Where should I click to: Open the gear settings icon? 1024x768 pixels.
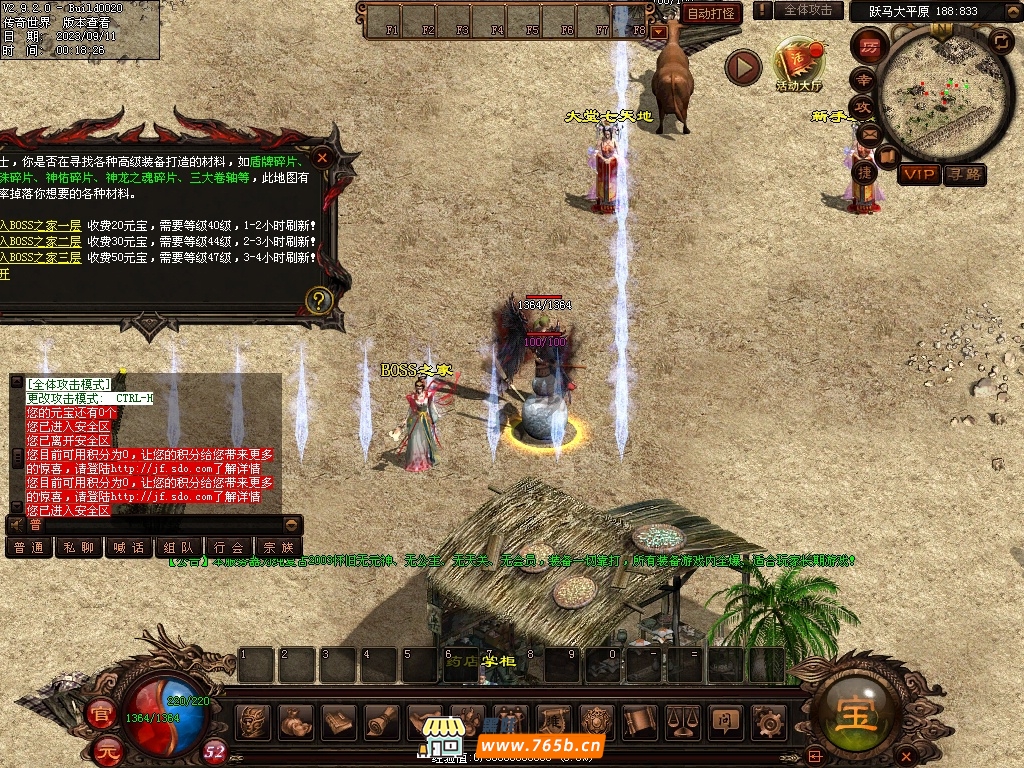tap(768, 720)
